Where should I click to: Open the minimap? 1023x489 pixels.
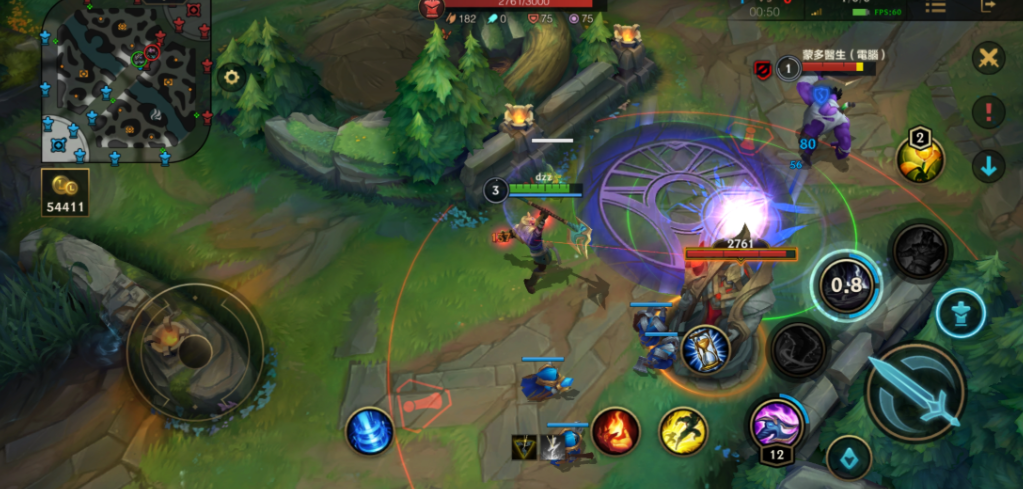(x=125, y=82)
